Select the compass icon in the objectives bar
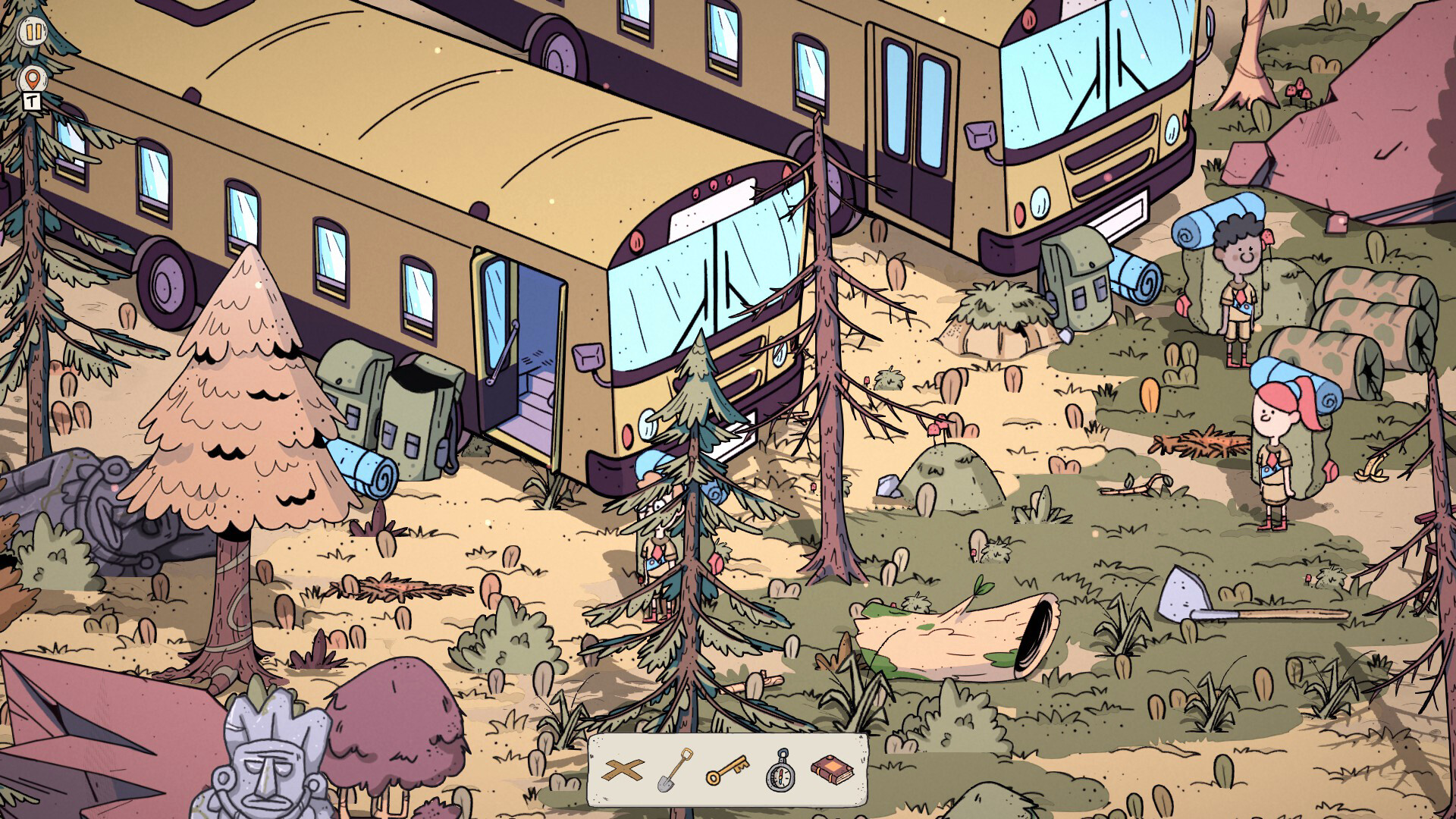This screenshot has height=819, width=1456. click(x=782, y=770)
